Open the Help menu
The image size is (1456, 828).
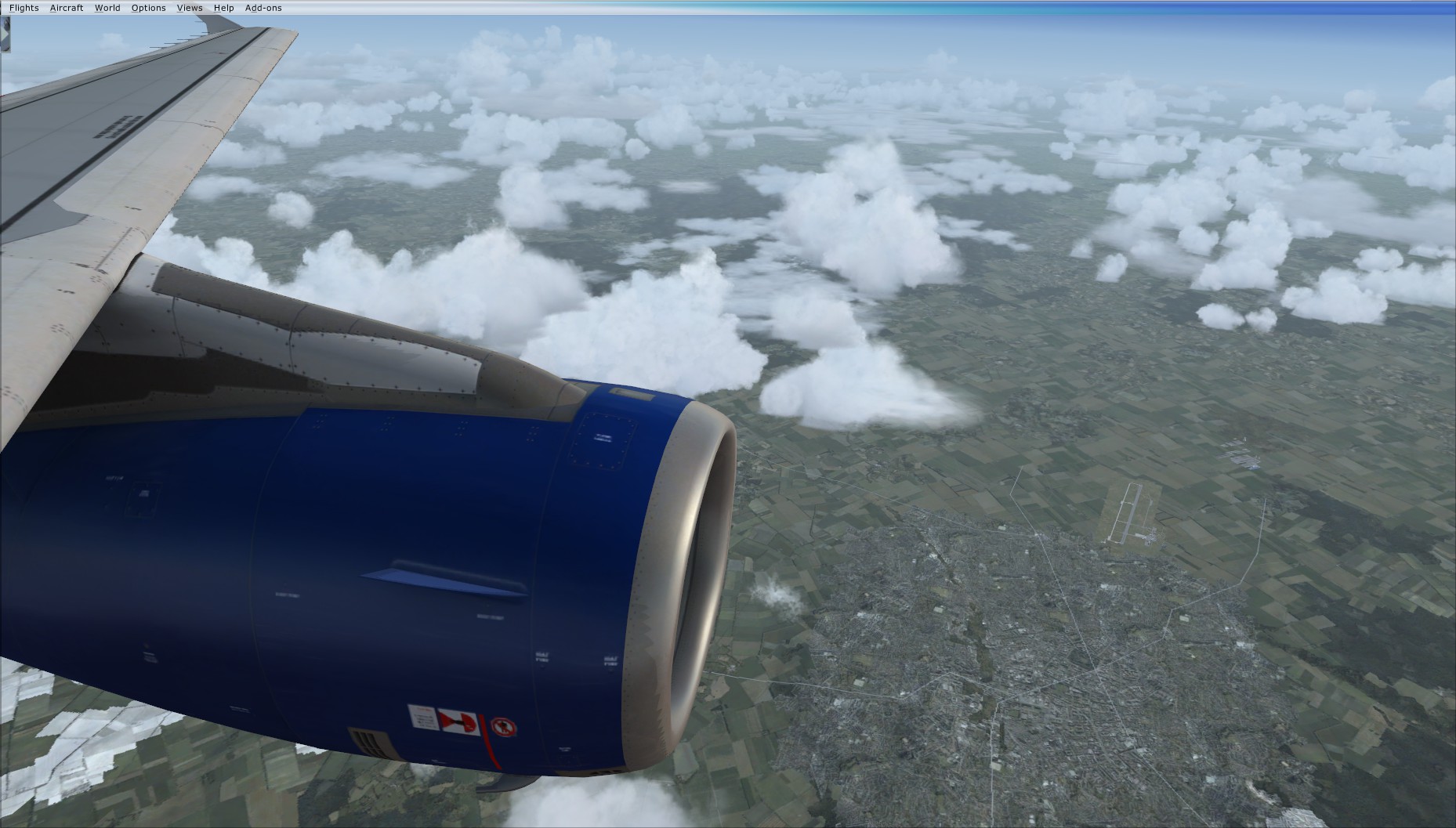224,8
